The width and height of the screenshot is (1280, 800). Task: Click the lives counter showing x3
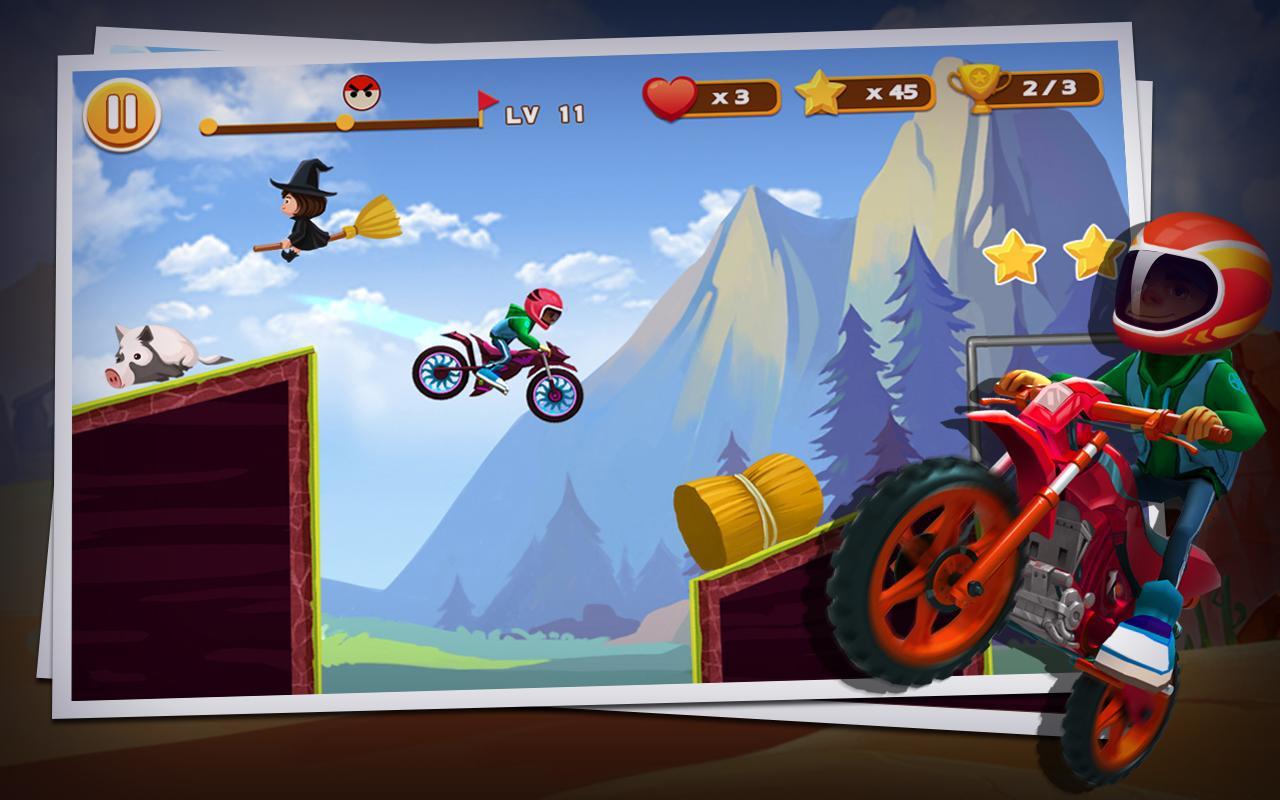point(733,95)
